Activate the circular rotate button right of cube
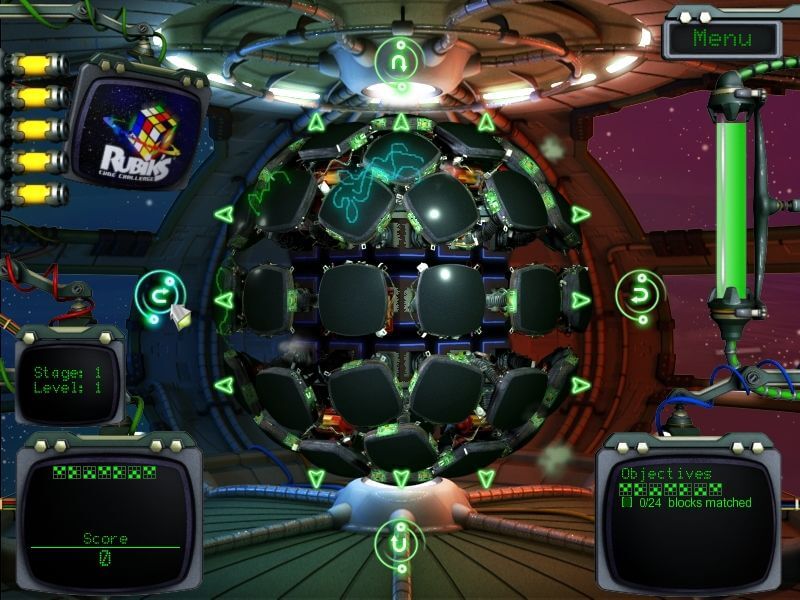The image size is (800, 600). click(x=637, y=295)
